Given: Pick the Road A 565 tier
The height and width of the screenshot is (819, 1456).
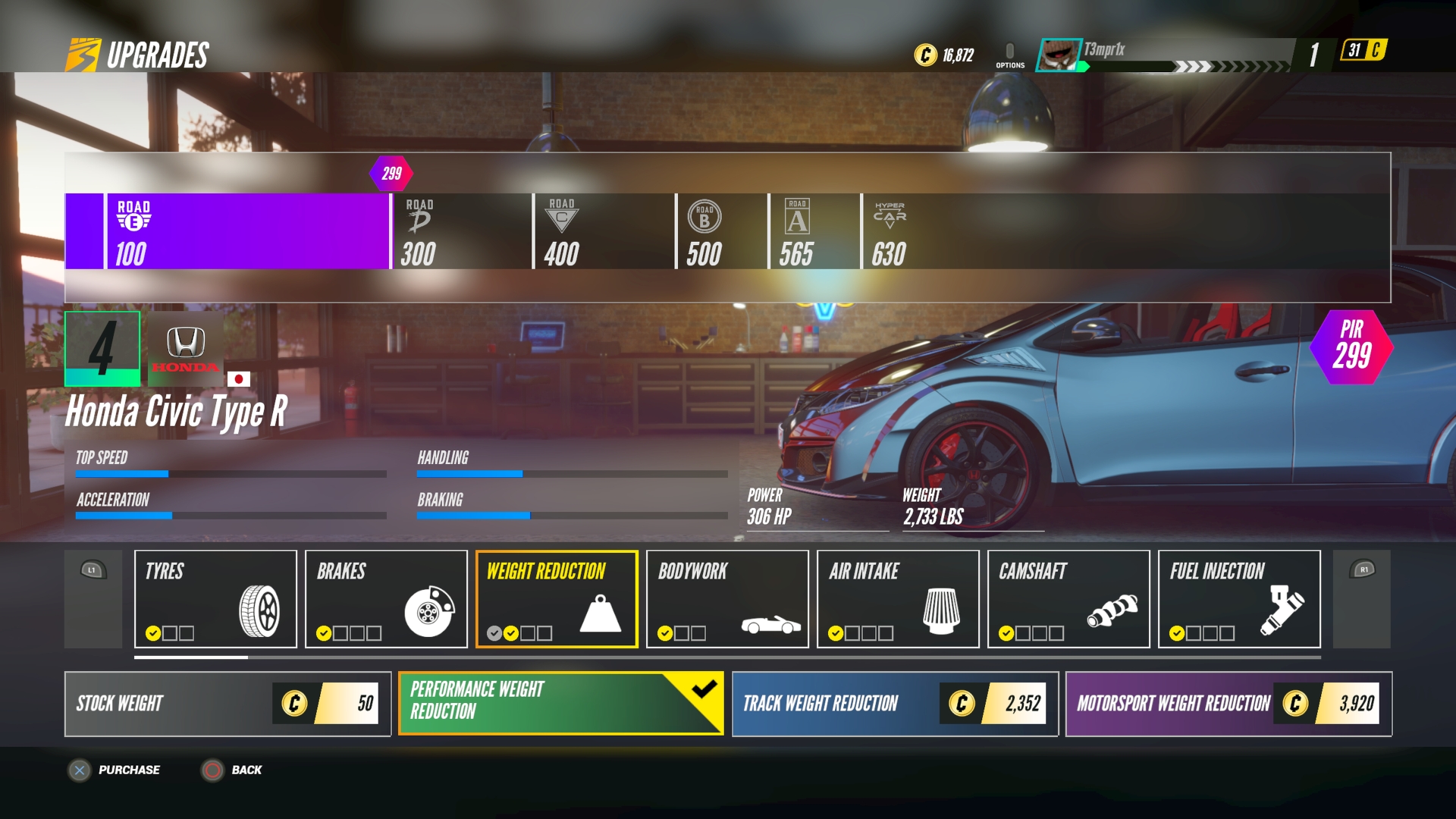Looking at the screenshot, I should point(814,231).
